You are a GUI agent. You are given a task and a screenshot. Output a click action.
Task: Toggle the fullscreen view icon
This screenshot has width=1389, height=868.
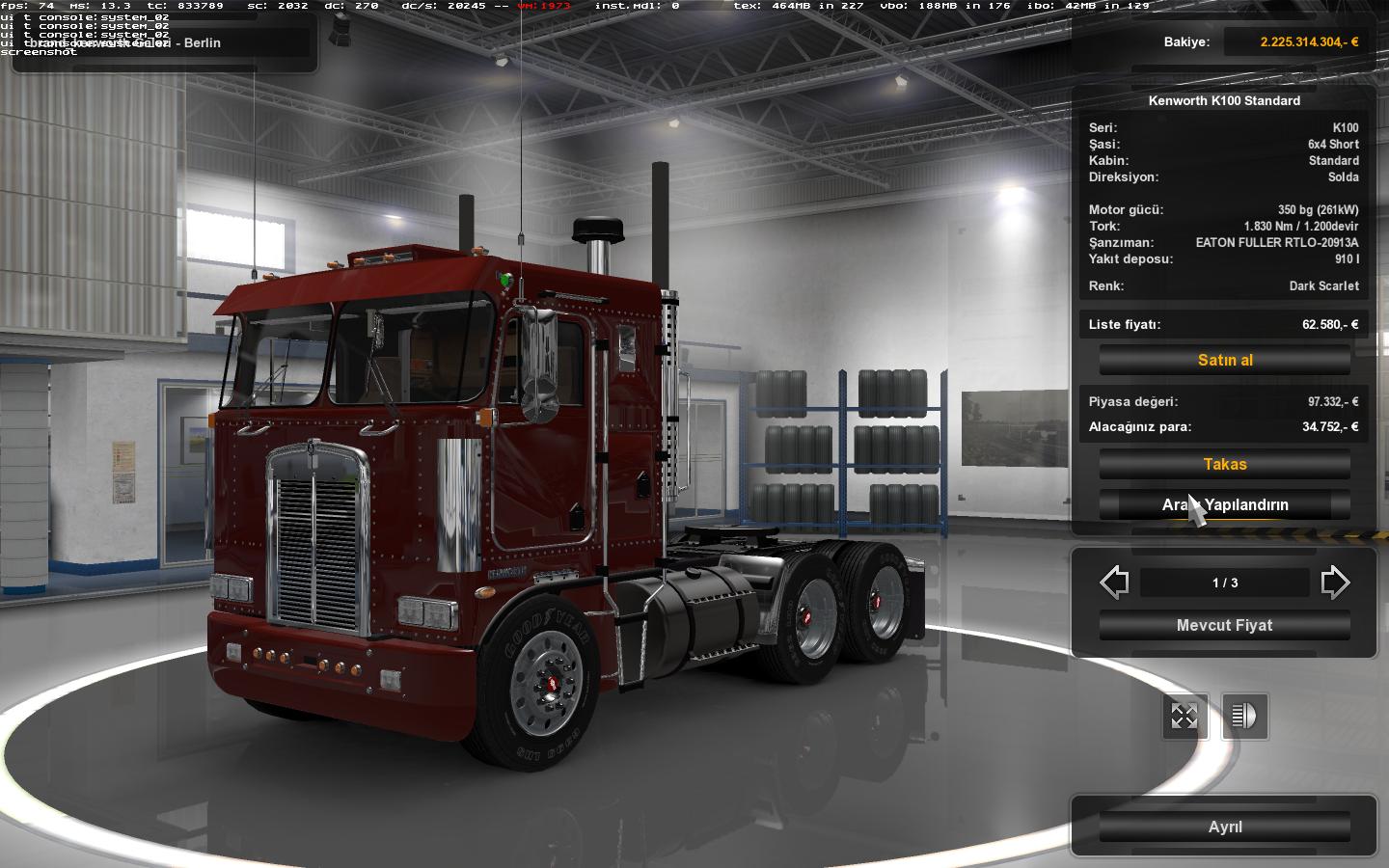click(1185, 717)
